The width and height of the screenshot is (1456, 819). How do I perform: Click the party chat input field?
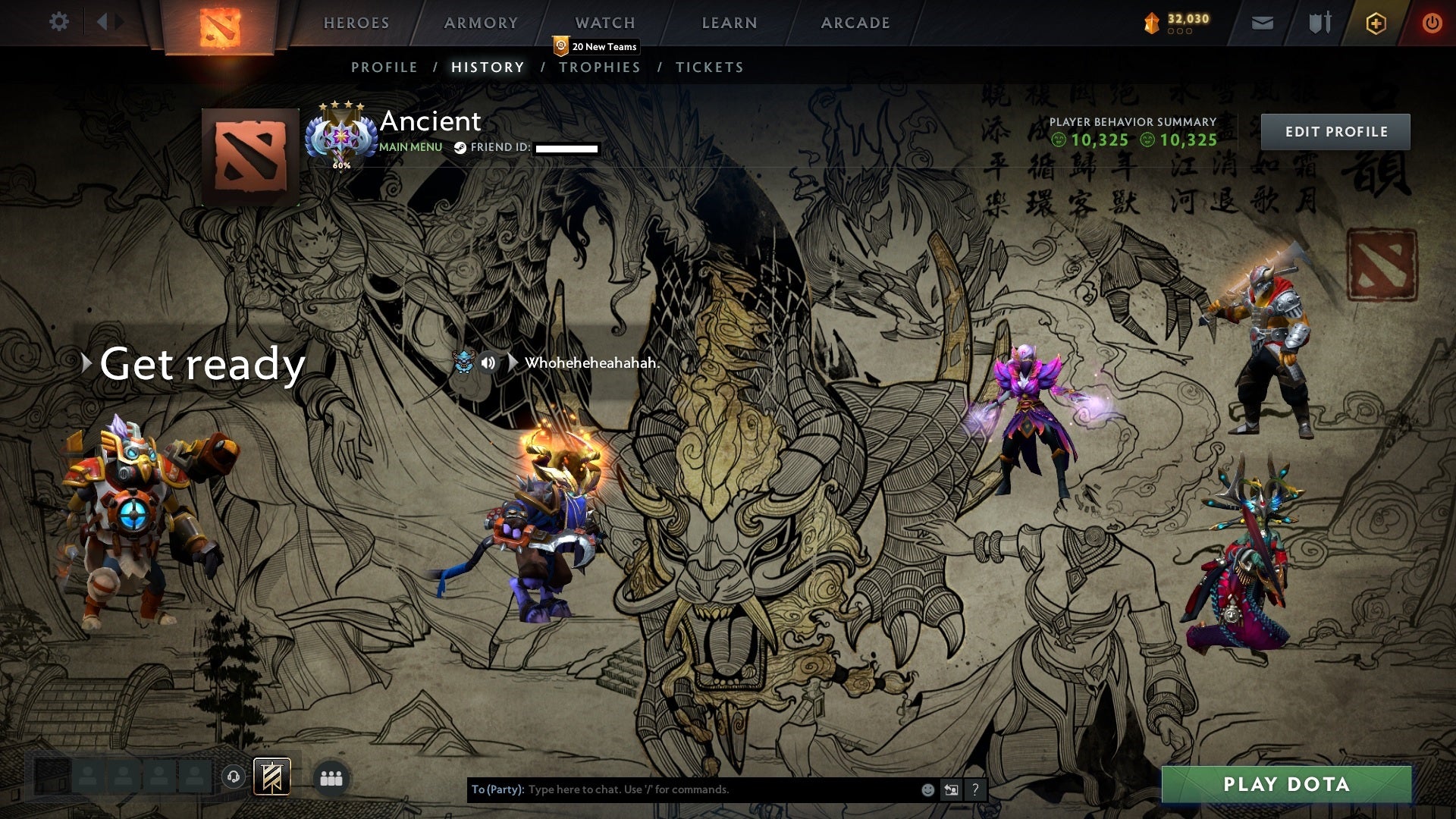(x=682, y=789)
